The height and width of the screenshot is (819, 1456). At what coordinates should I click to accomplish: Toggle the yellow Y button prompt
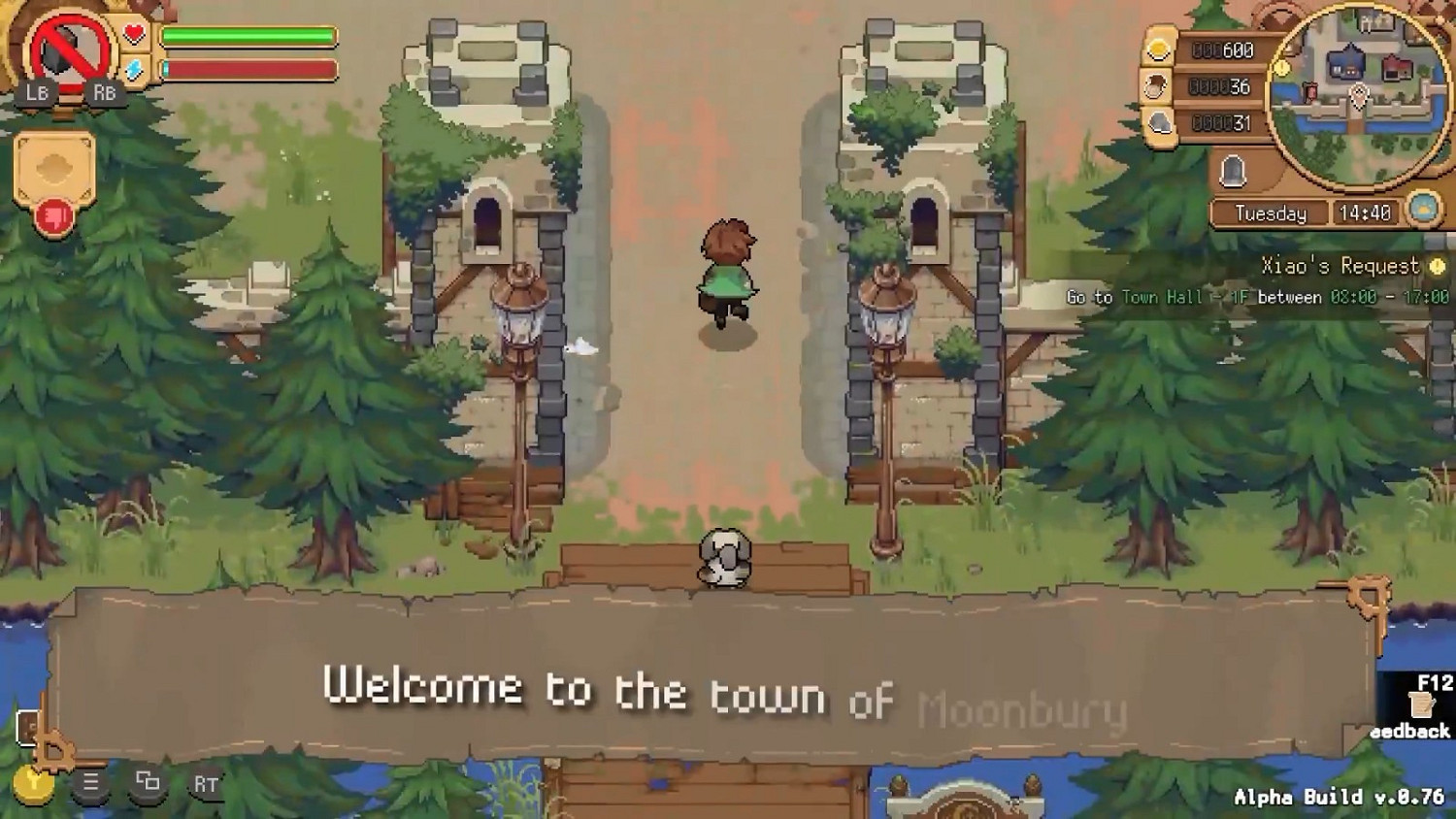36,781
